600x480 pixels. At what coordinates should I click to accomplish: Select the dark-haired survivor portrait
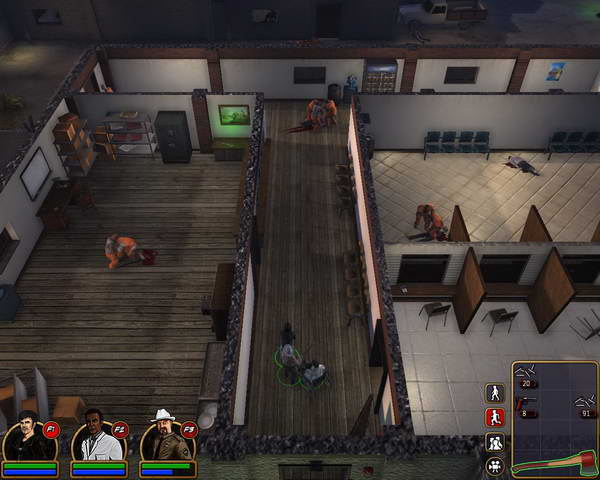point(27,439)
